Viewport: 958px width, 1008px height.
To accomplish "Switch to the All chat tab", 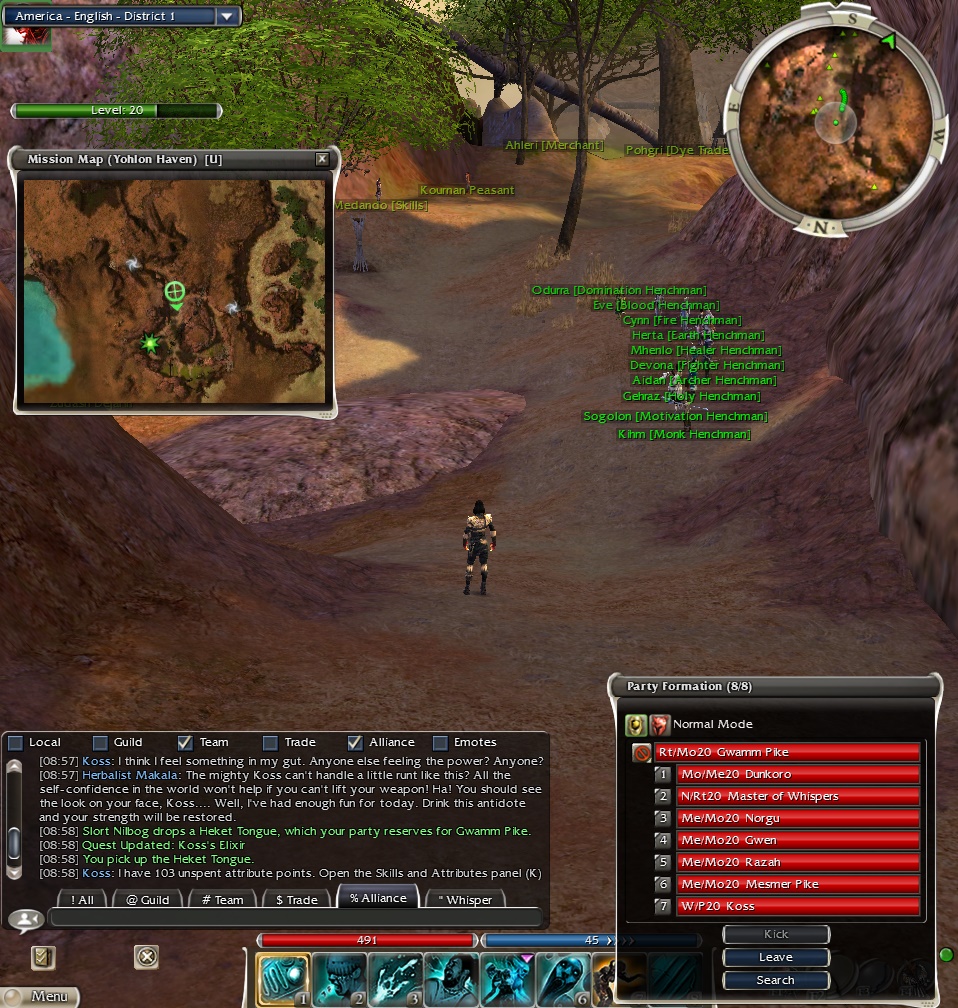I will tap(83, 899).
